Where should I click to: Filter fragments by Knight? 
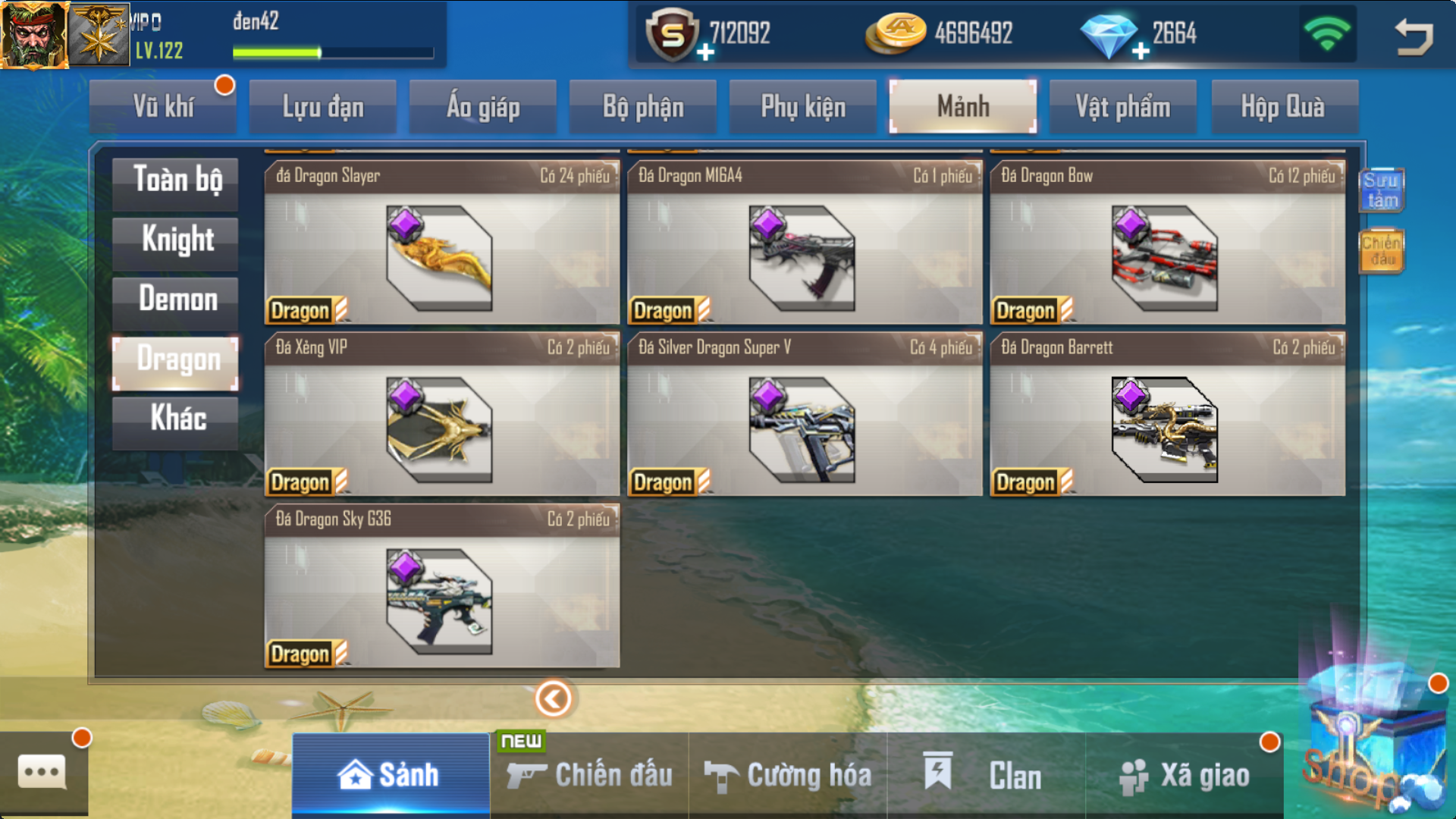(x=176, y=240)
